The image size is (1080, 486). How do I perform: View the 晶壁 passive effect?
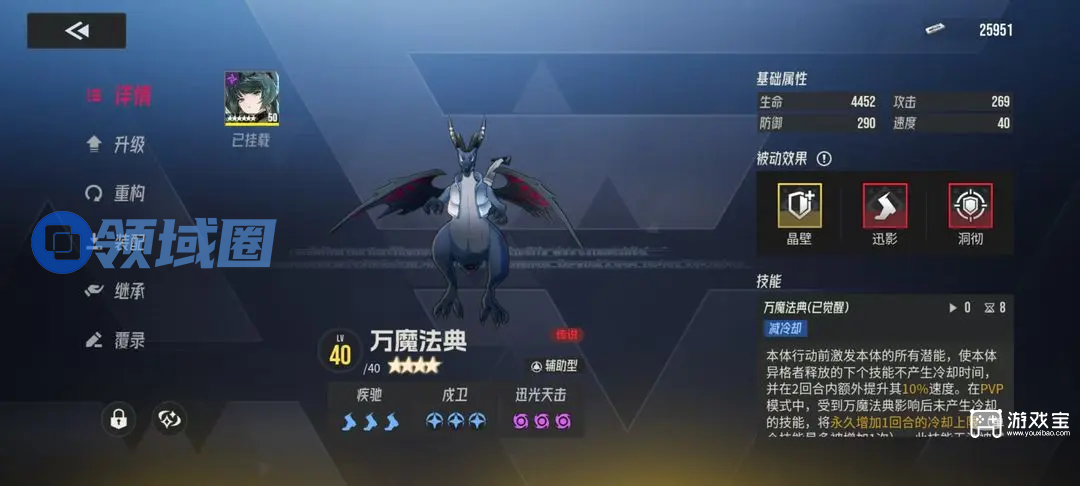(800, 206)
